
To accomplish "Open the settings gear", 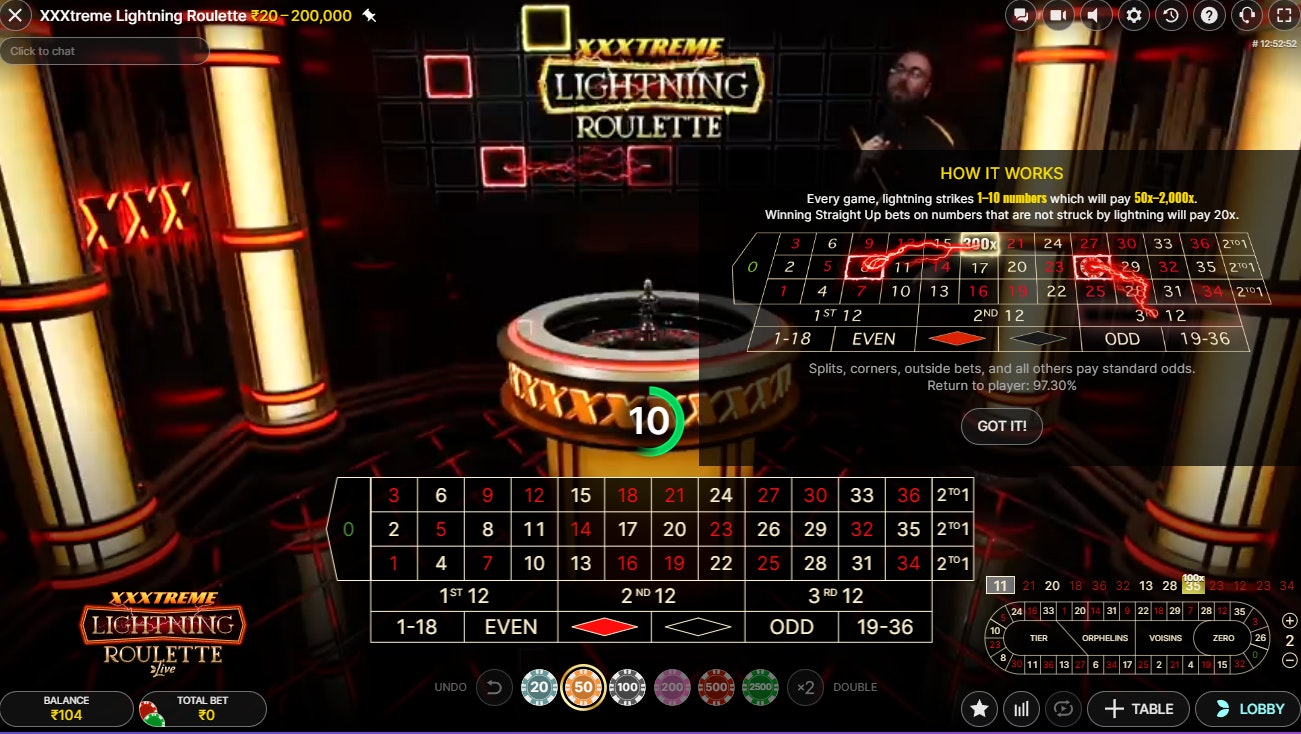I will click(1133, 15).
